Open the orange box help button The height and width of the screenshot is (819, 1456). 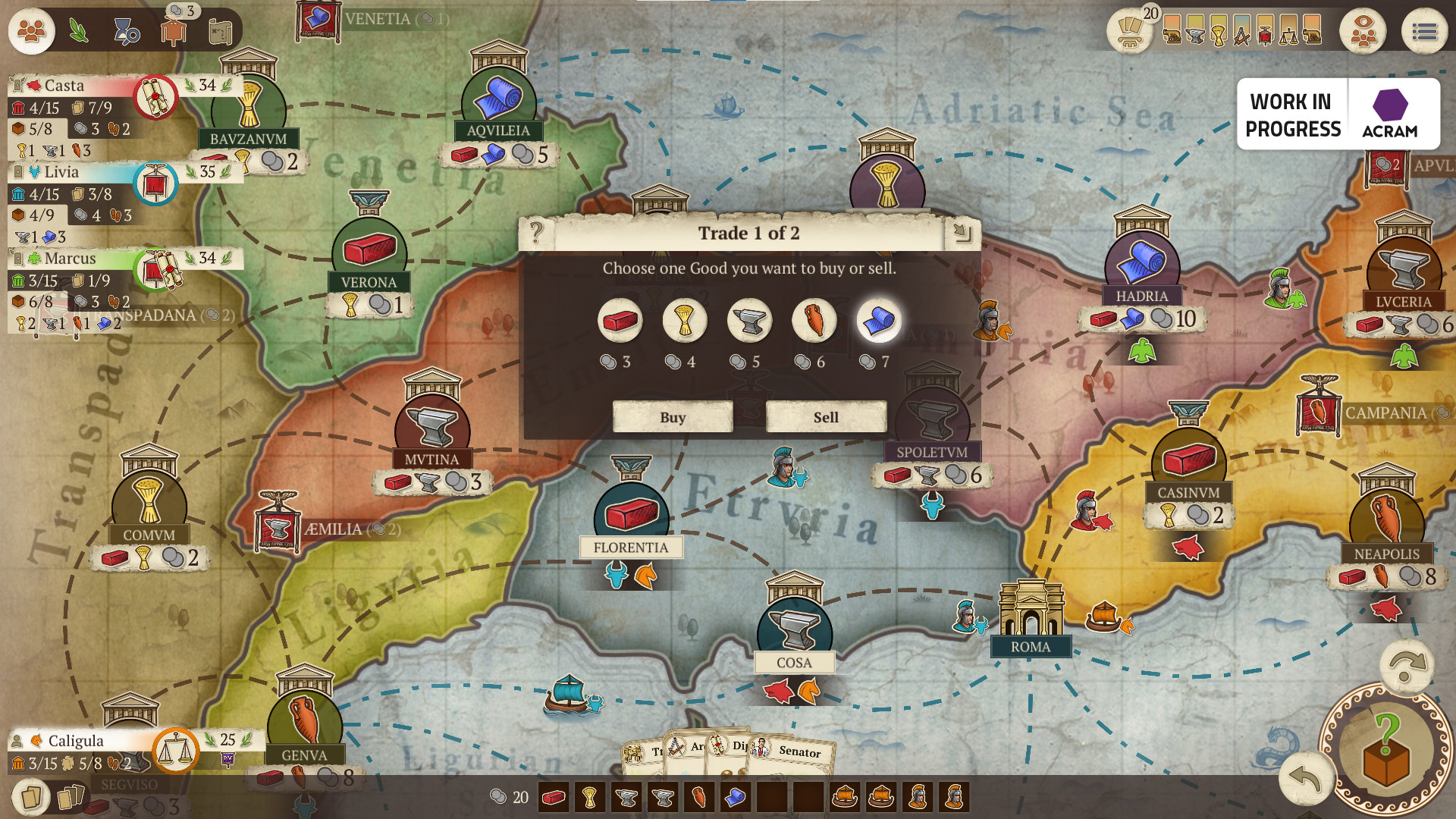tap(1385, 751)
